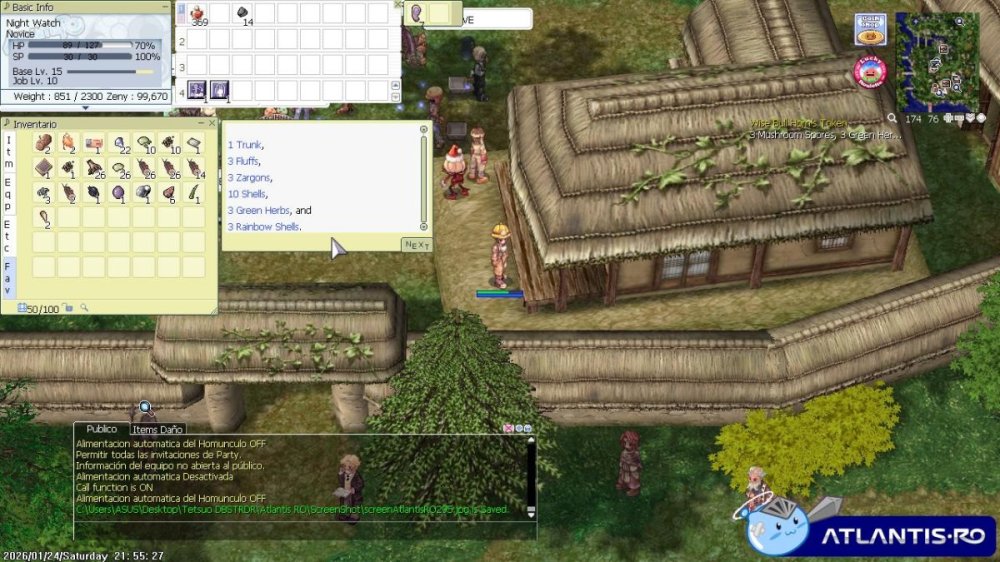The image size is (1000, 562).
Task: Minimize the Inventario window
Action: pyautogui.click(x=200, y=123)
